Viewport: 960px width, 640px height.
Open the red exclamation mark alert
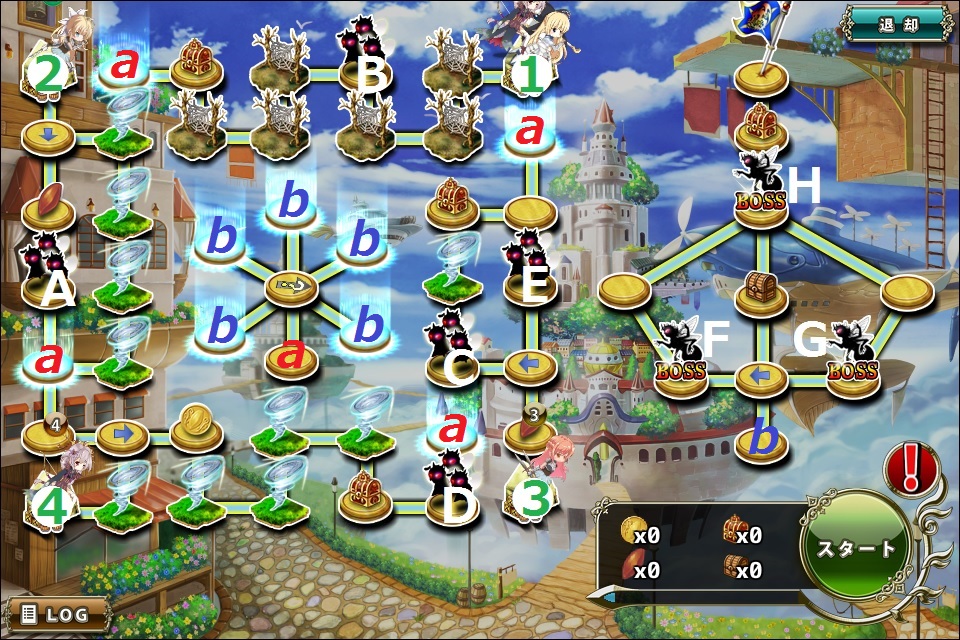point(912,468)
